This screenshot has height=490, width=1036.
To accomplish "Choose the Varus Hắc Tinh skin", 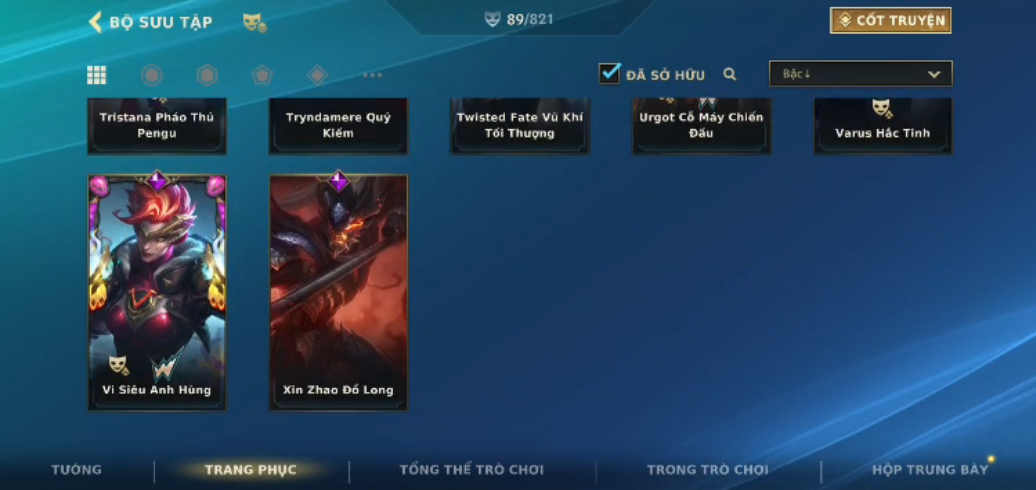I will click(883, 125).
